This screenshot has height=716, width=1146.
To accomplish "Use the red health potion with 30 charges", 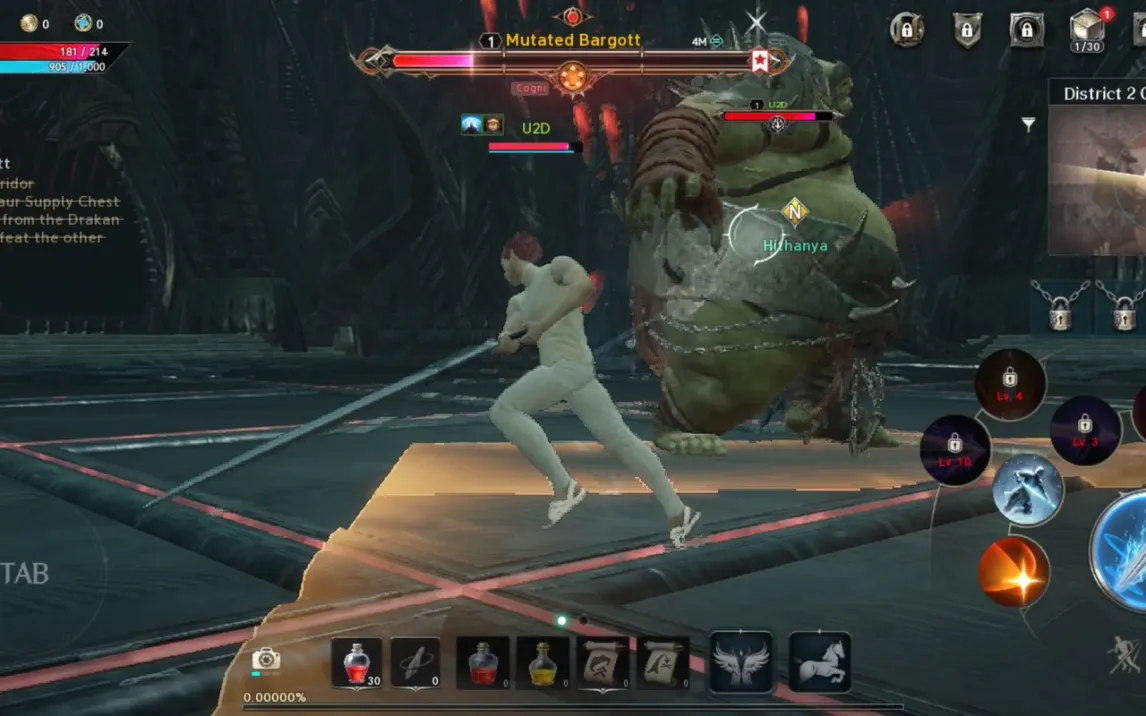I will pyautogui.click(x=356, y=663).
